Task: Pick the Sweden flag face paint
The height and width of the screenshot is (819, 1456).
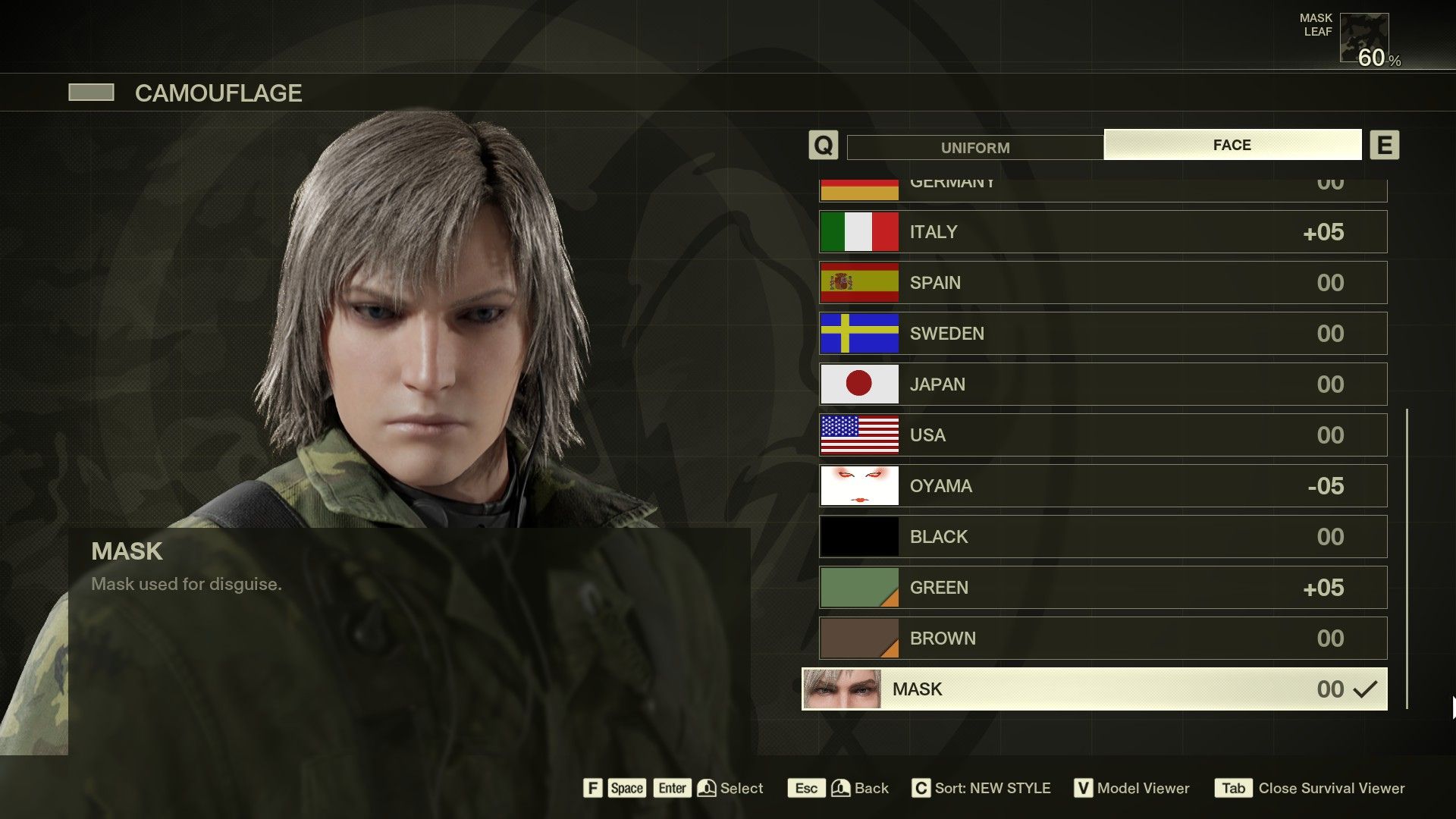Action: click(x=858, y=333)
